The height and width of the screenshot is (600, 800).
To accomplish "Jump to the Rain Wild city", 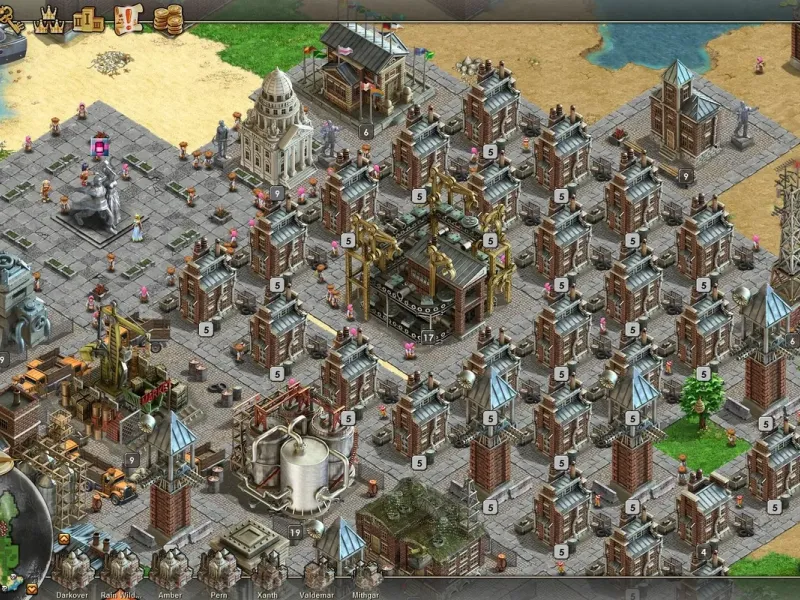I will (x=121, y=569).
